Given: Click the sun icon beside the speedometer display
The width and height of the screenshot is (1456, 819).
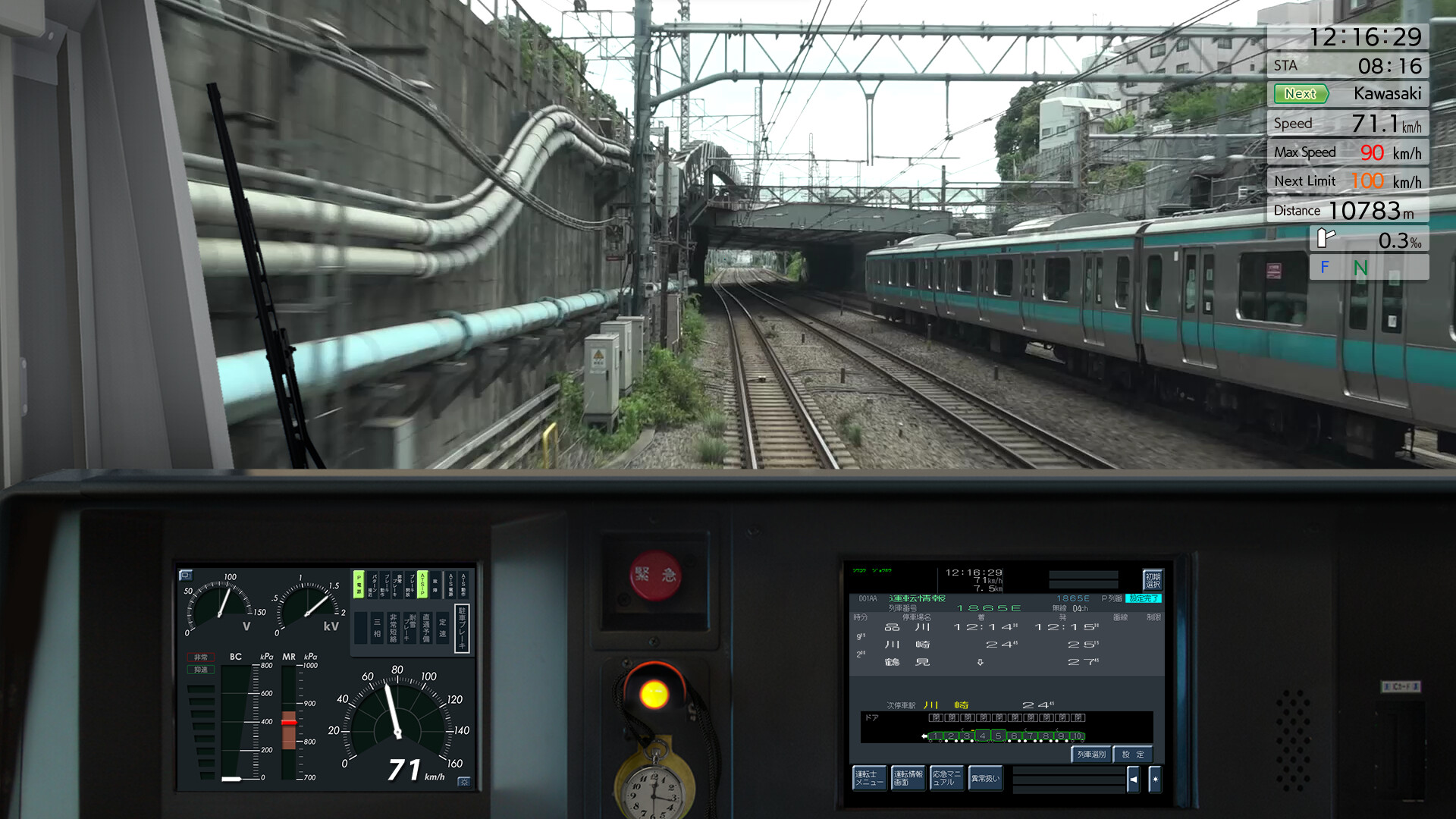Looking at the screenshot, I should 466,782.
